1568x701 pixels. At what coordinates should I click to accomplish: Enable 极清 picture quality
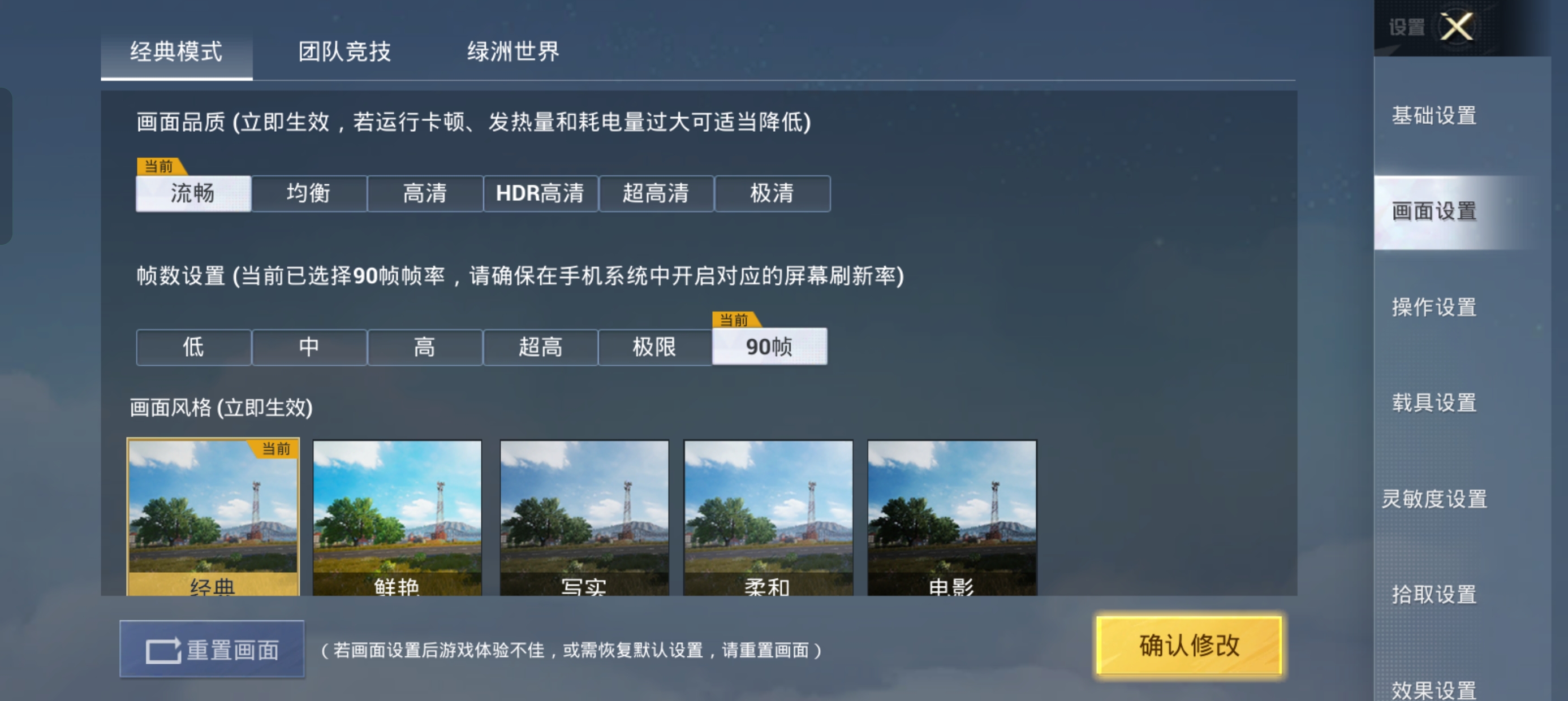(772, 193)
